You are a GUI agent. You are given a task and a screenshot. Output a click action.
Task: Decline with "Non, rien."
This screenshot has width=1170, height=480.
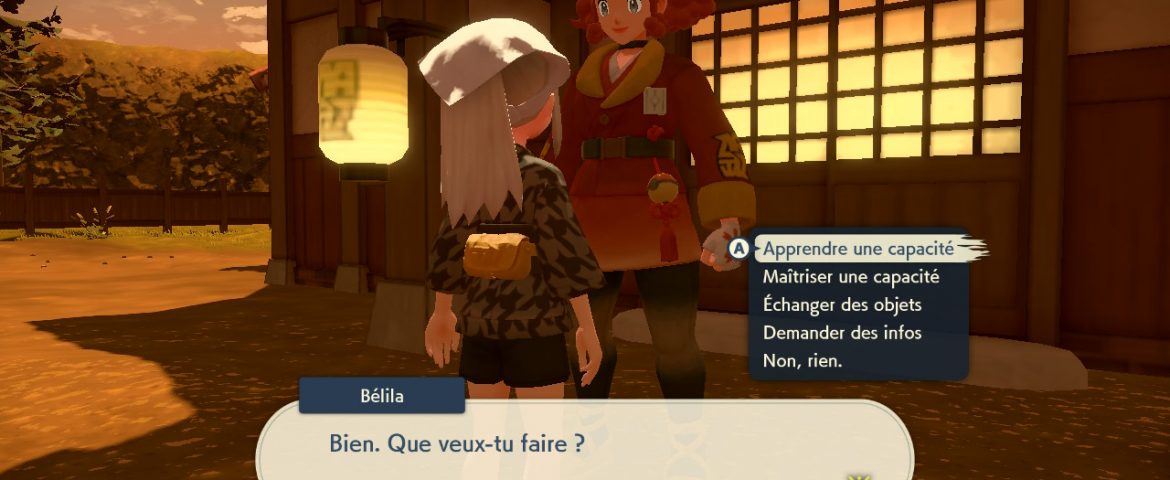[802, 360]
